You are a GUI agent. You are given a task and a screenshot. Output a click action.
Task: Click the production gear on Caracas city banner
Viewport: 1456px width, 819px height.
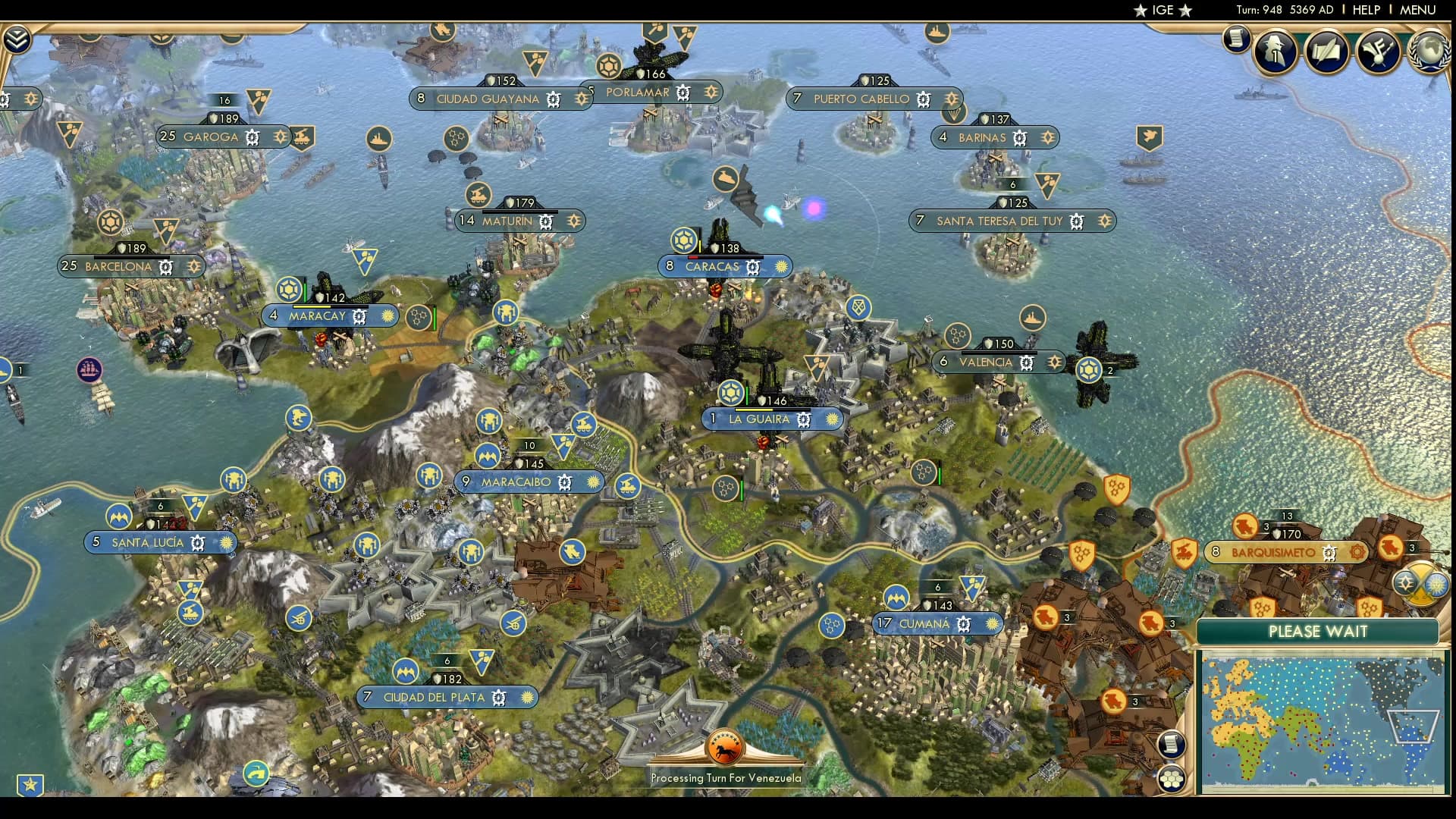click(x=752, y=266)
